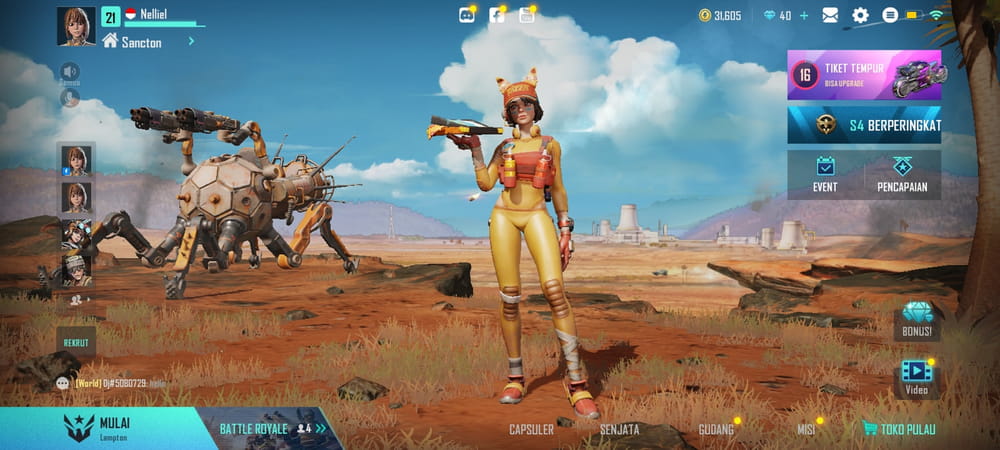This screenshot has height=450, width=1000.
Task: Start the match with the MULAI button
Action: click(x=100, y=427)
